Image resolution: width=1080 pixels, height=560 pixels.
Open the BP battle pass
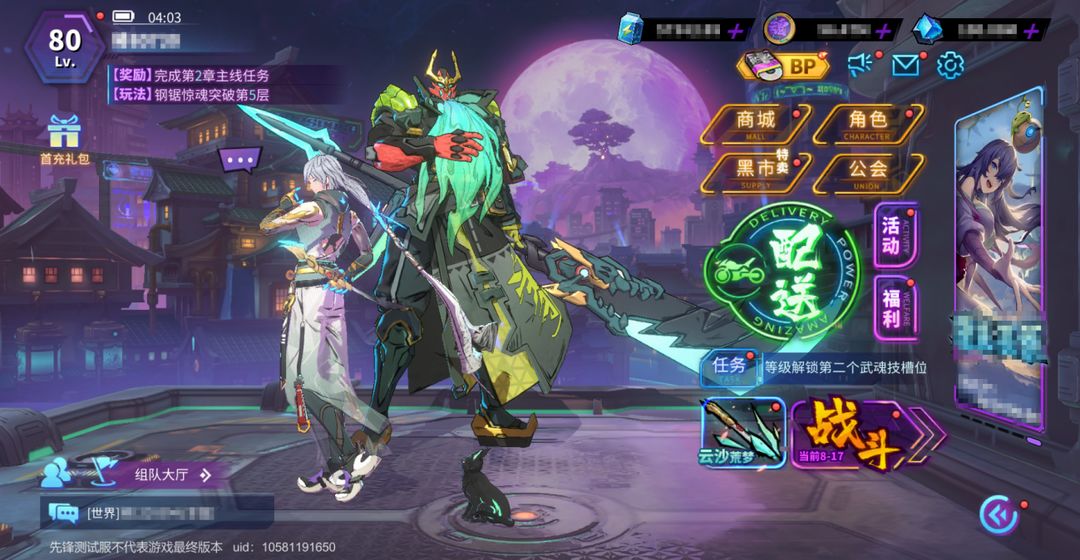pyautogui.click(x=786, y=66)
